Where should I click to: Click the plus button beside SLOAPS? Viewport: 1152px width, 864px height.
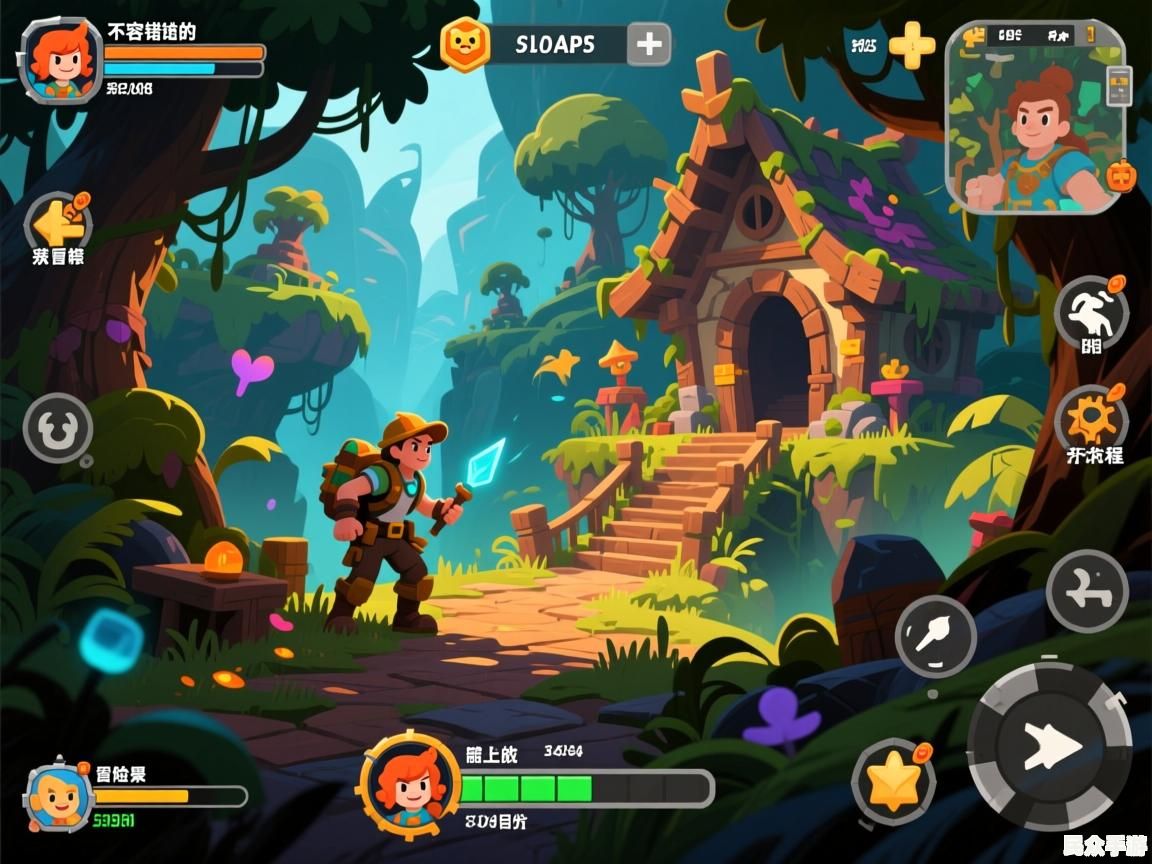[x=649, y=44]
